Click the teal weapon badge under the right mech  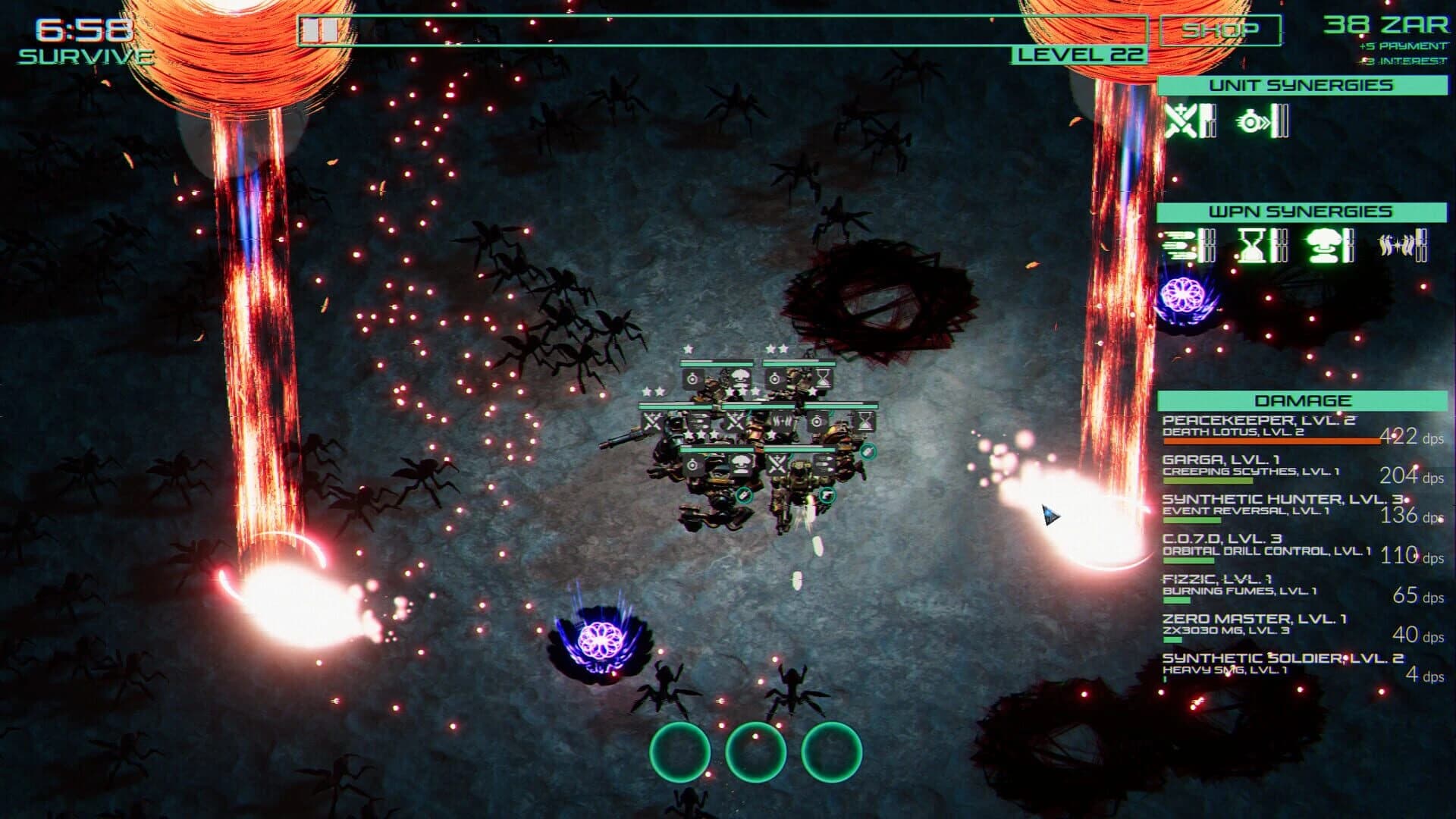tap(828, 496)
